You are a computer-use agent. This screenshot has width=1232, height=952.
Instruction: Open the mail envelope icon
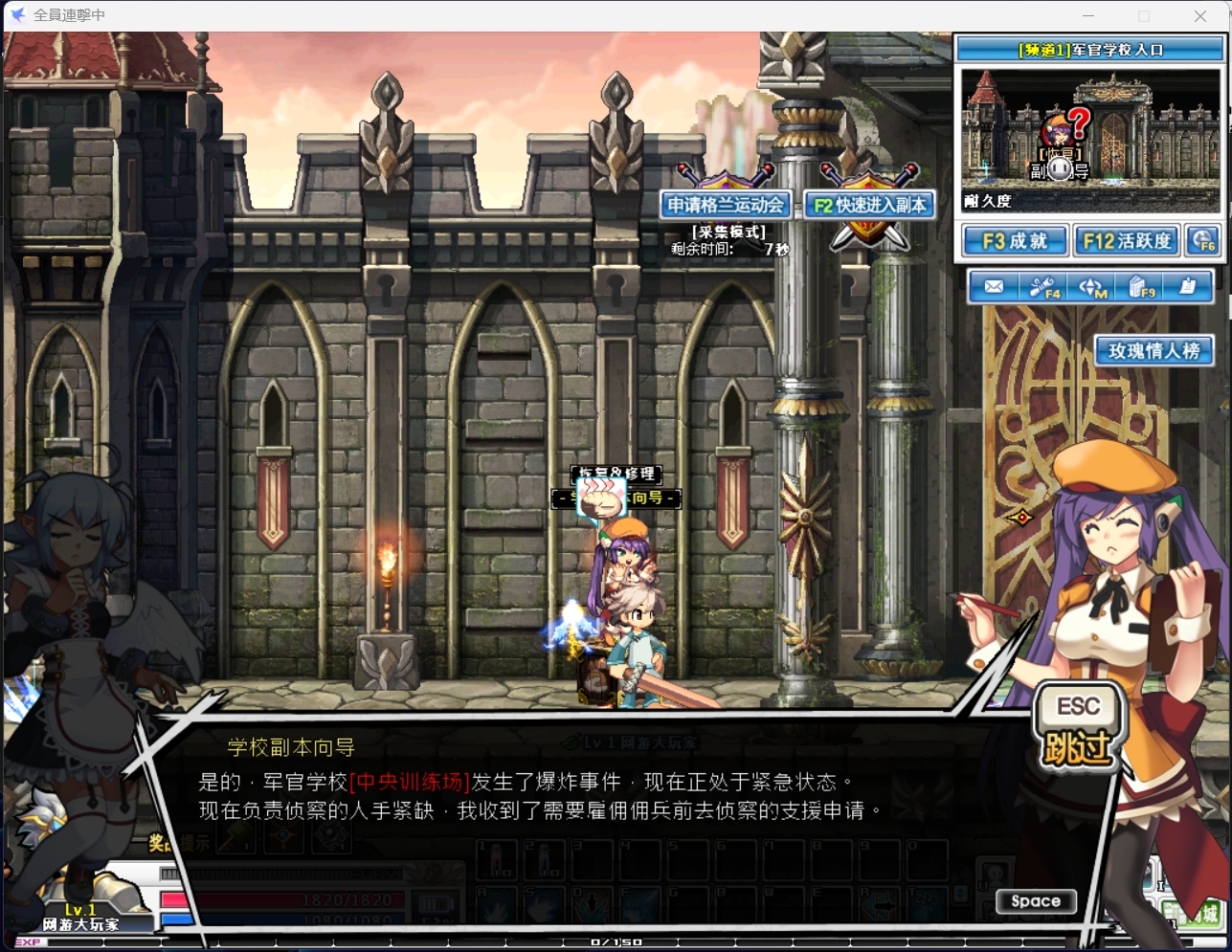click(x=994, y=287)
